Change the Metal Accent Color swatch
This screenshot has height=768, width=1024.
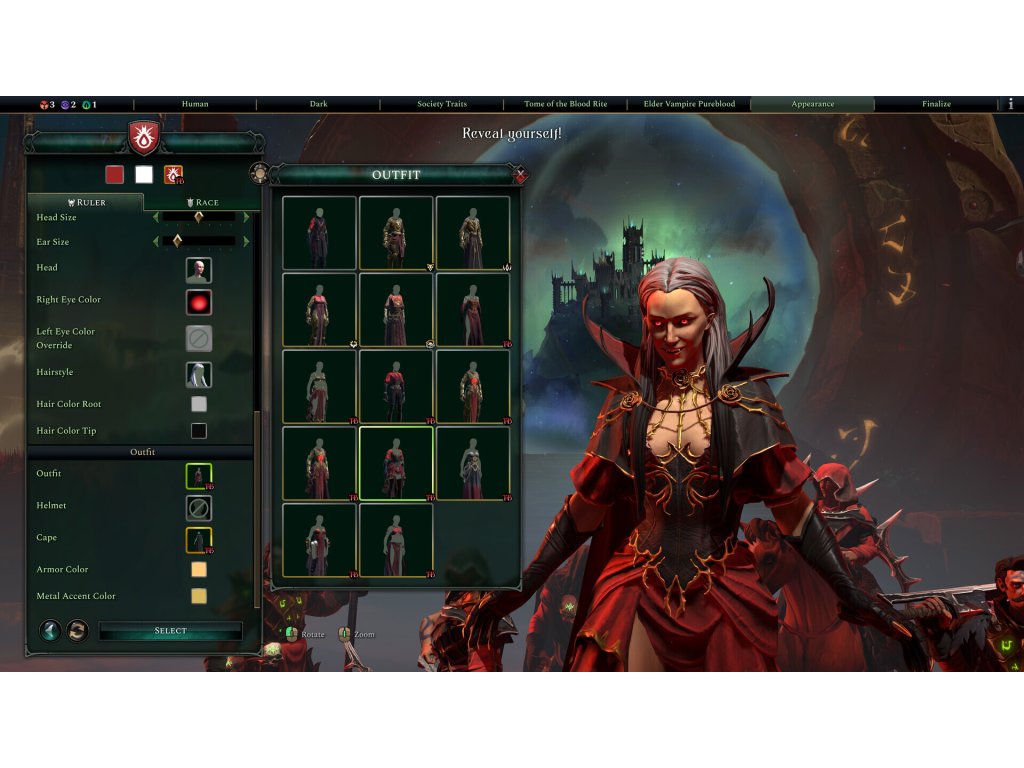coord(199,596)
